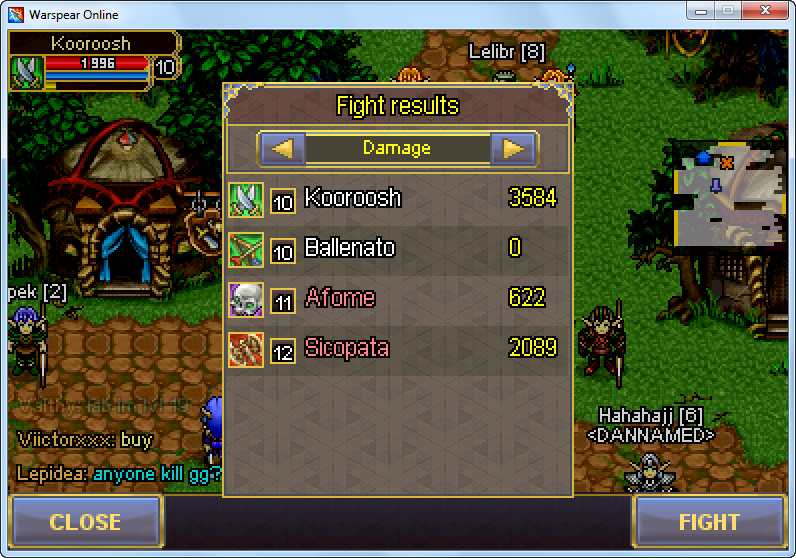Click Kooroosh's player portrait frame
Viewport: 796px width, 558px height.
tap(27, 69)
